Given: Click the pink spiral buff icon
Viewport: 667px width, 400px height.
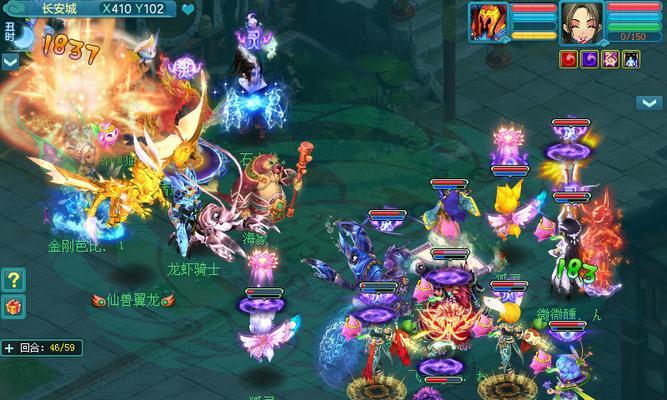Looking at the screenshot, I should [610, 60].
